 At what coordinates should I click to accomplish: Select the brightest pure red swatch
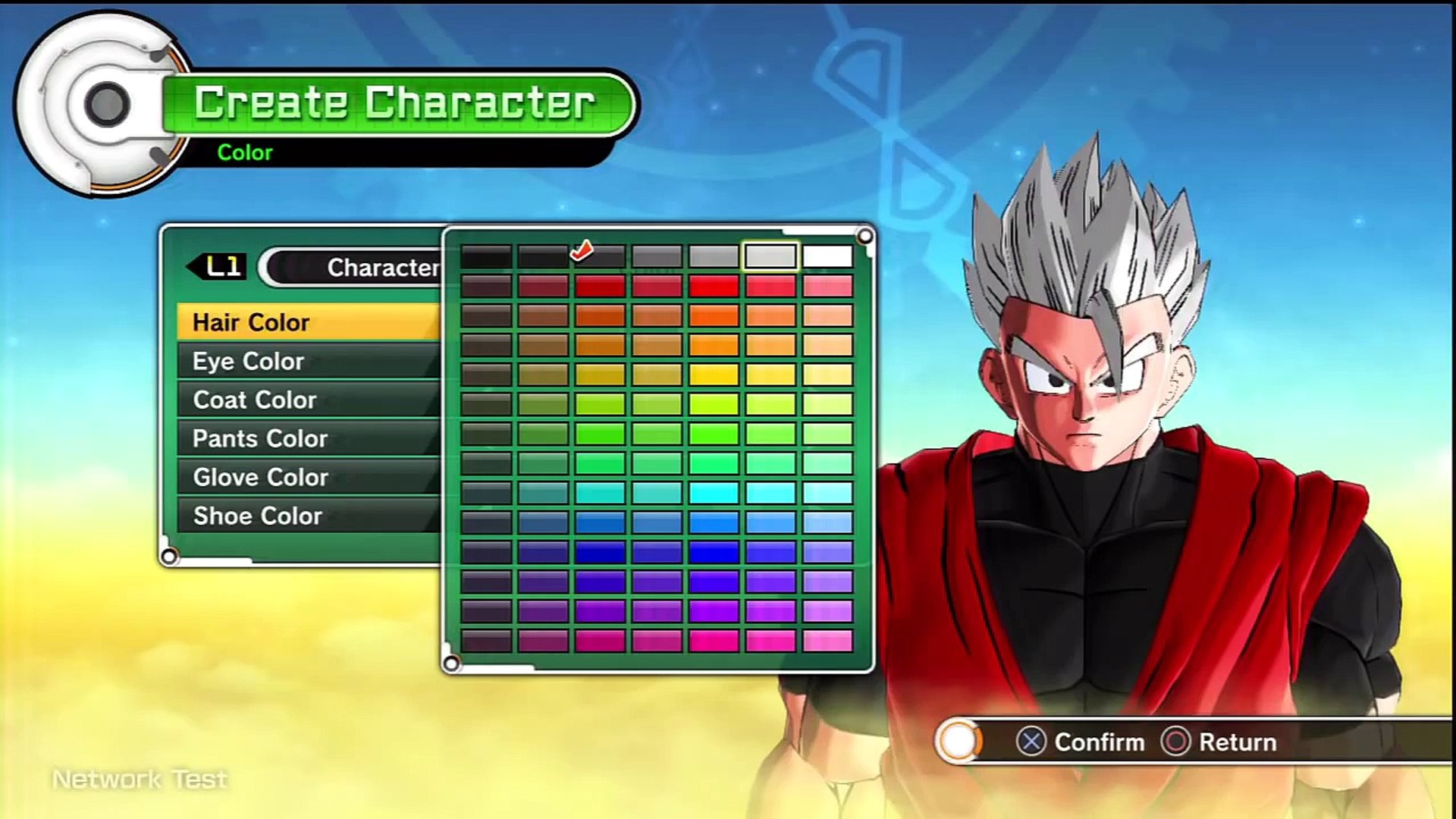point(714,286)
